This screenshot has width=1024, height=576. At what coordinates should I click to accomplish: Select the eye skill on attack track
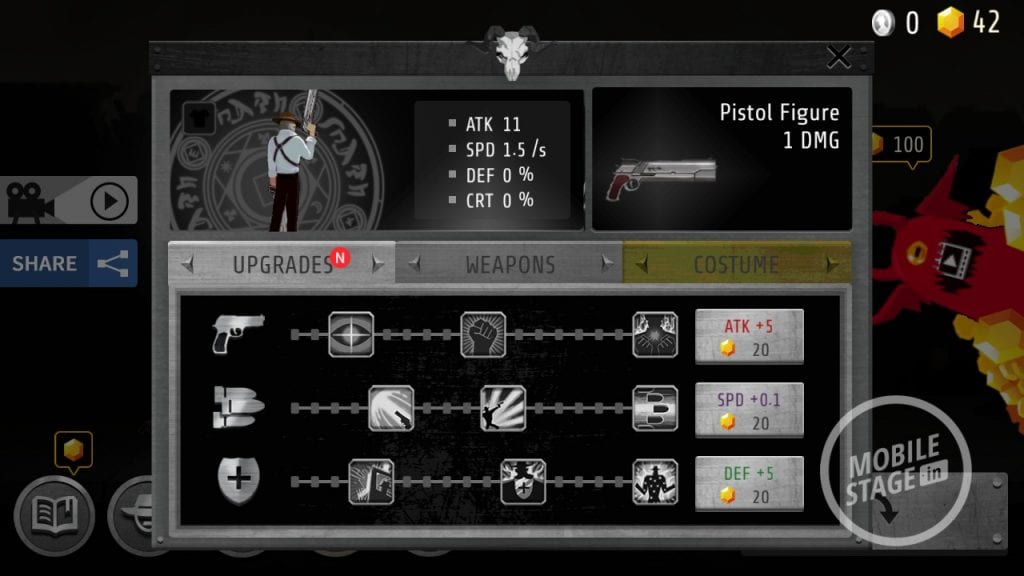351,335
